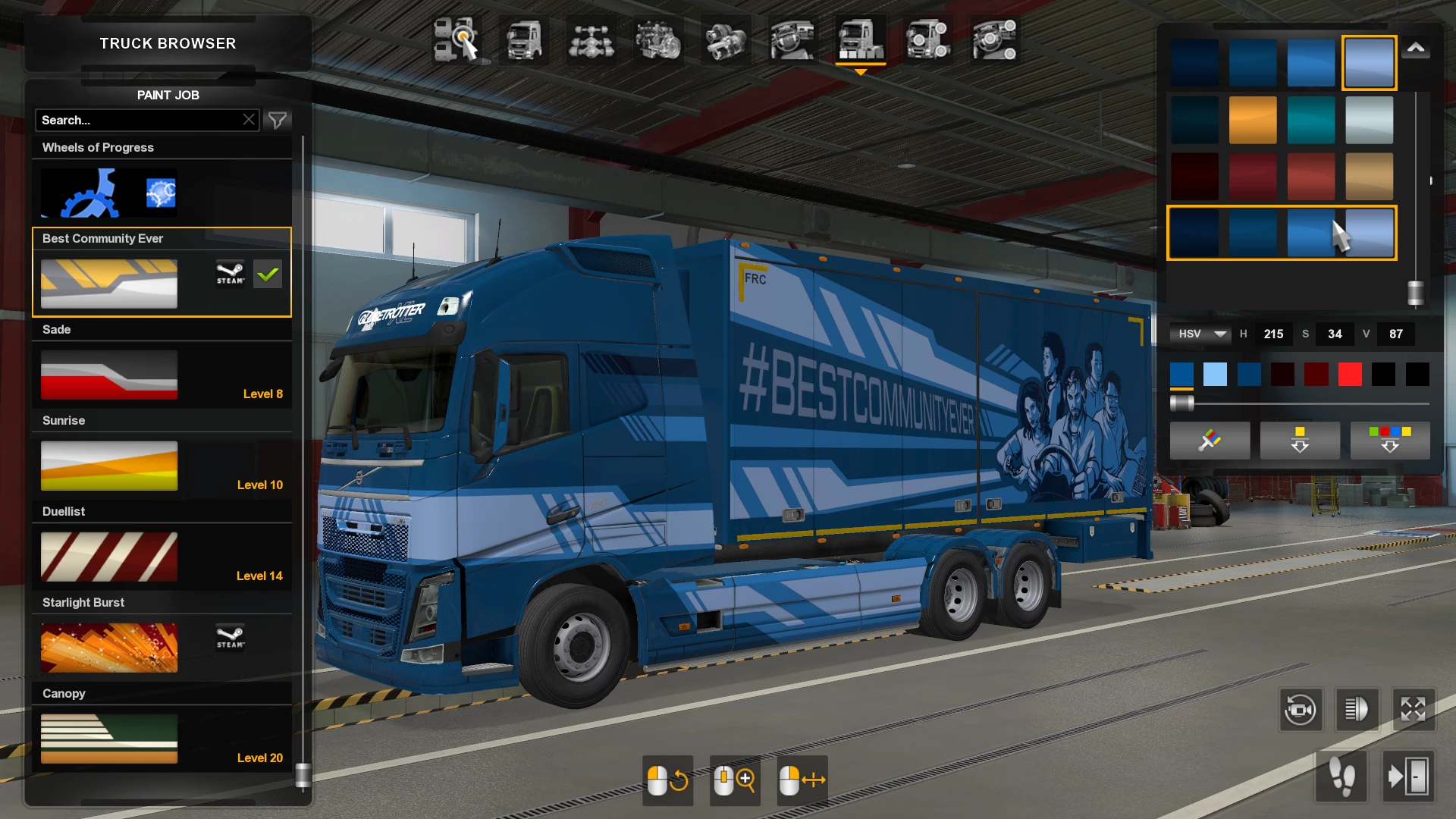Activate the color picker eyedropper button
Image resolution: width=1456 pixels, height=819 pixels.
[1210, 440]
